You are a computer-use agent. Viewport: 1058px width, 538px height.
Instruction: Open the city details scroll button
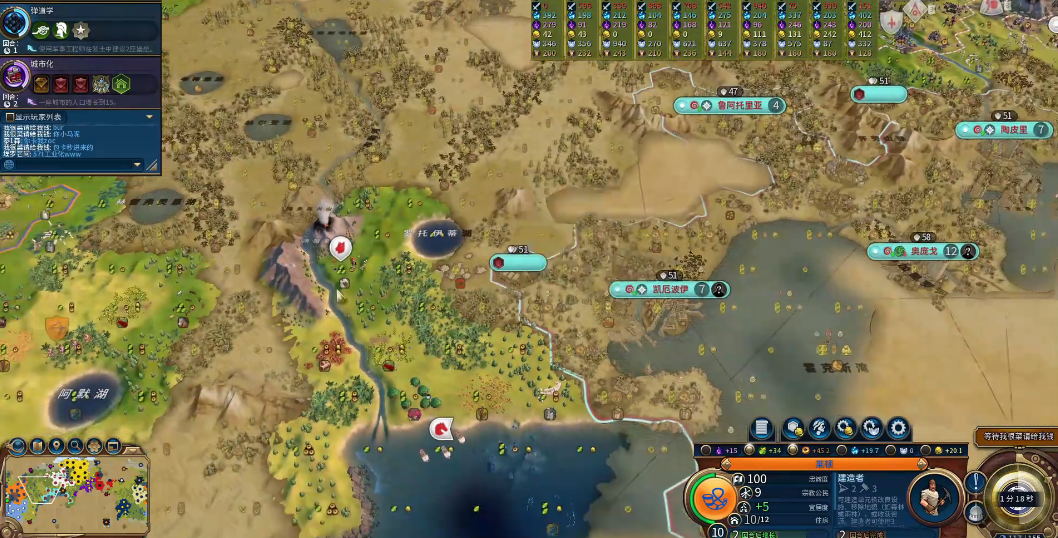coord(760,428)
